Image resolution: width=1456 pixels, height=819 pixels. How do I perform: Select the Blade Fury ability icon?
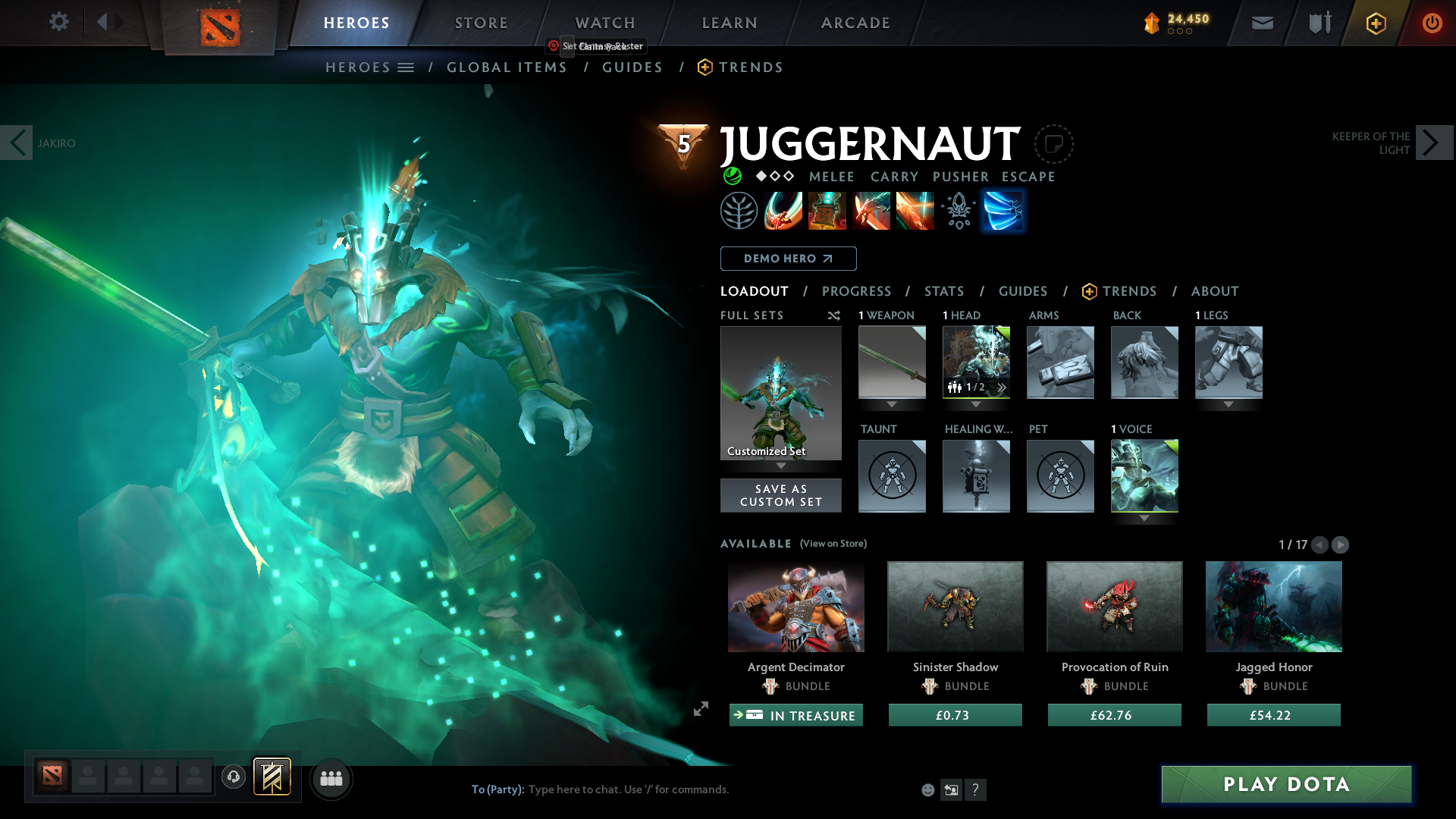pyautogui.click(x=783, y=211)
